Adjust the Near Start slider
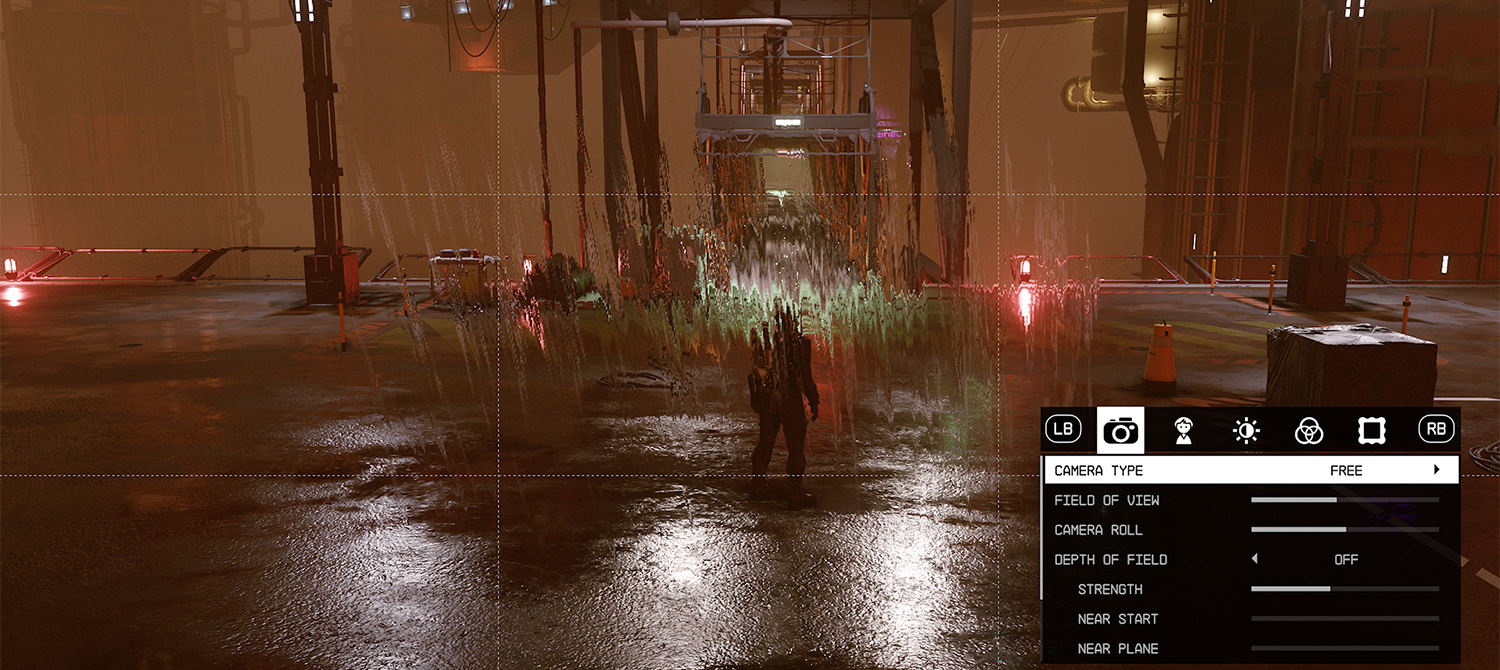This screenshot has height=670, width=1500. point(1344,619)
